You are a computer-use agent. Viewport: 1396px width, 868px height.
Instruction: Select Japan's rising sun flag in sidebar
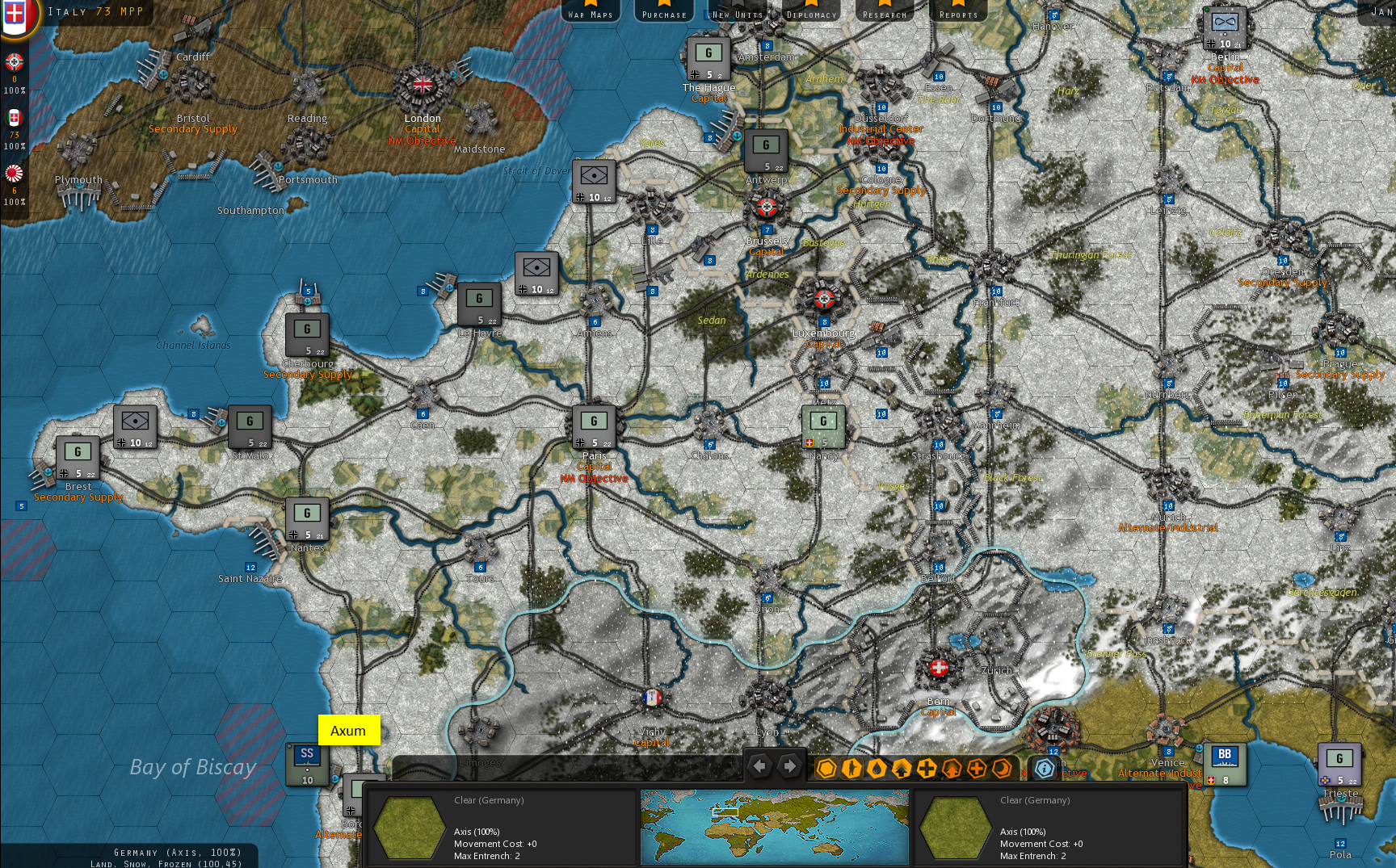14,173
